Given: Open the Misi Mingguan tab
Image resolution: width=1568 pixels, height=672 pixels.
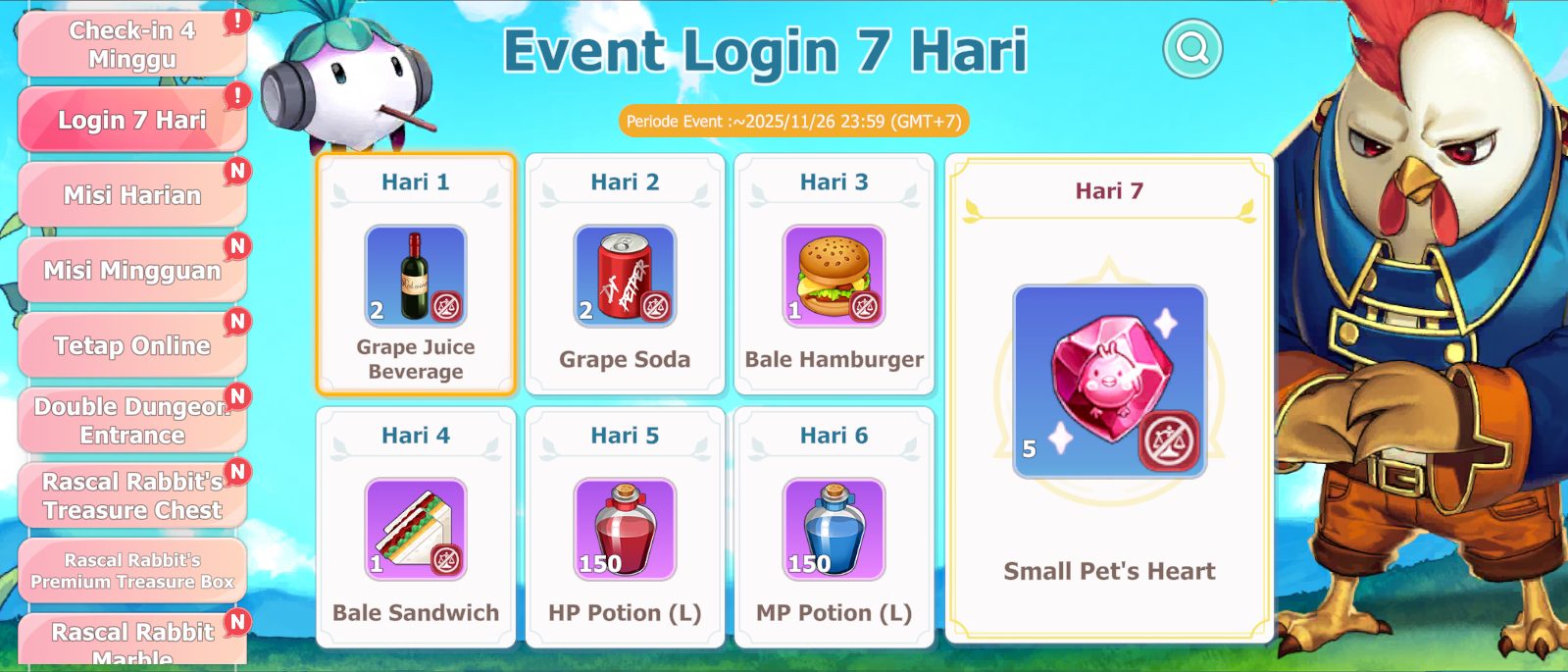Looking at the screenshot, I should click(x=131, y=270).
